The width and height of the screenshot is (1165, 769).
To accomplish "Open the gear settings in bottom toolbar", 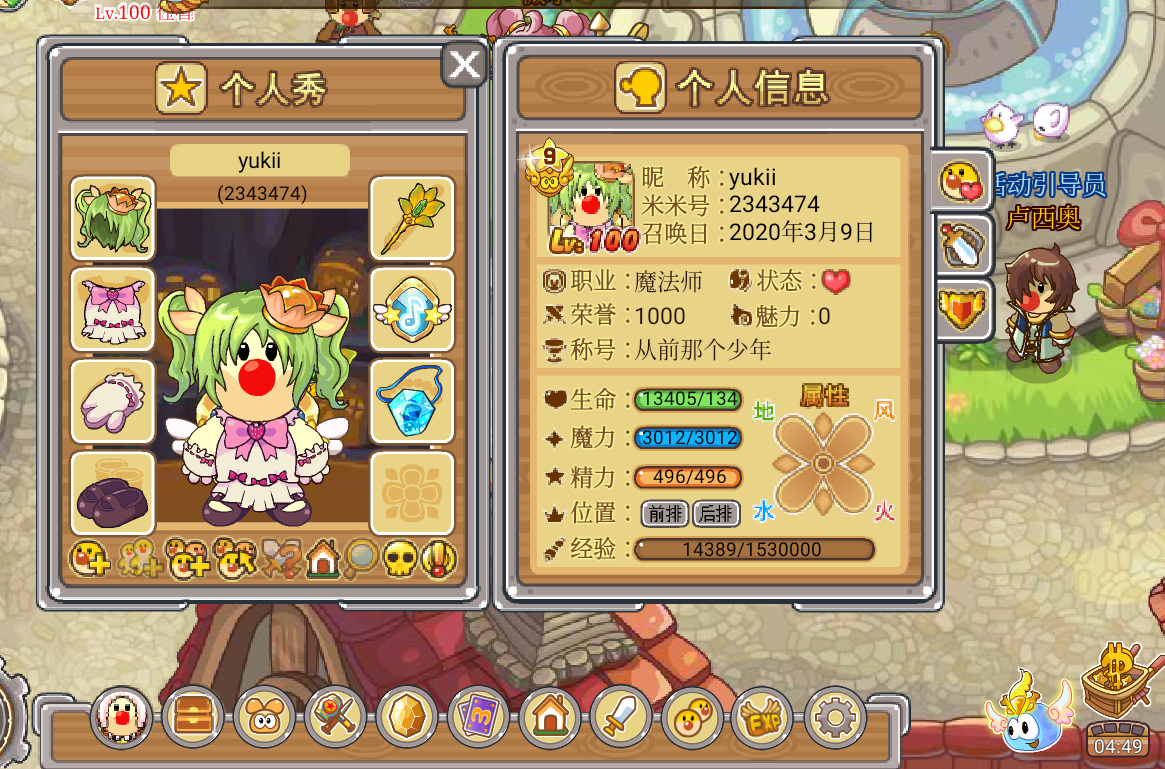I will click(835, 717).
